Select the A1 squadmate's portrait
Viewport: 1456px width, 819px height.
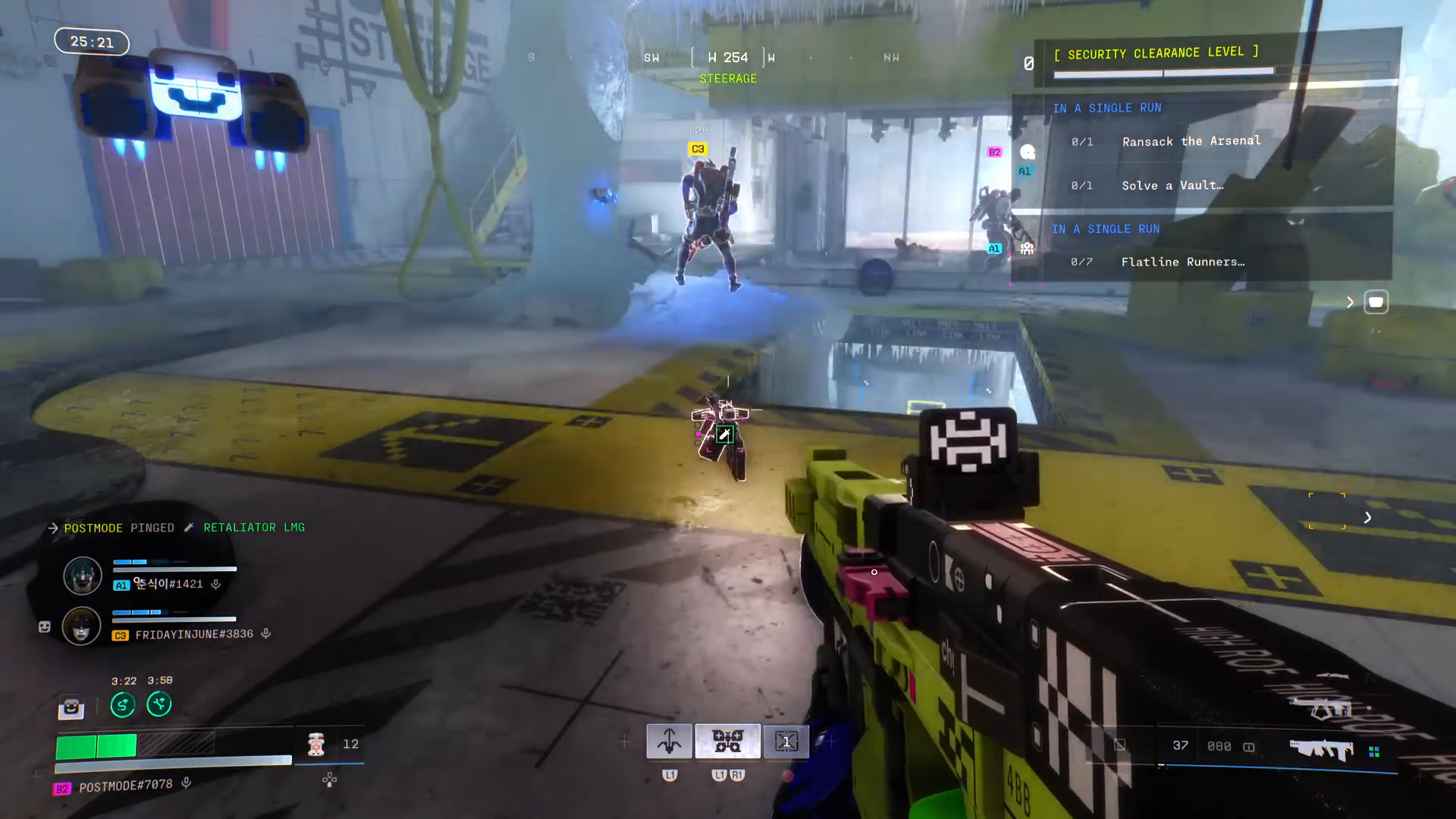click(x=83, y=576)
